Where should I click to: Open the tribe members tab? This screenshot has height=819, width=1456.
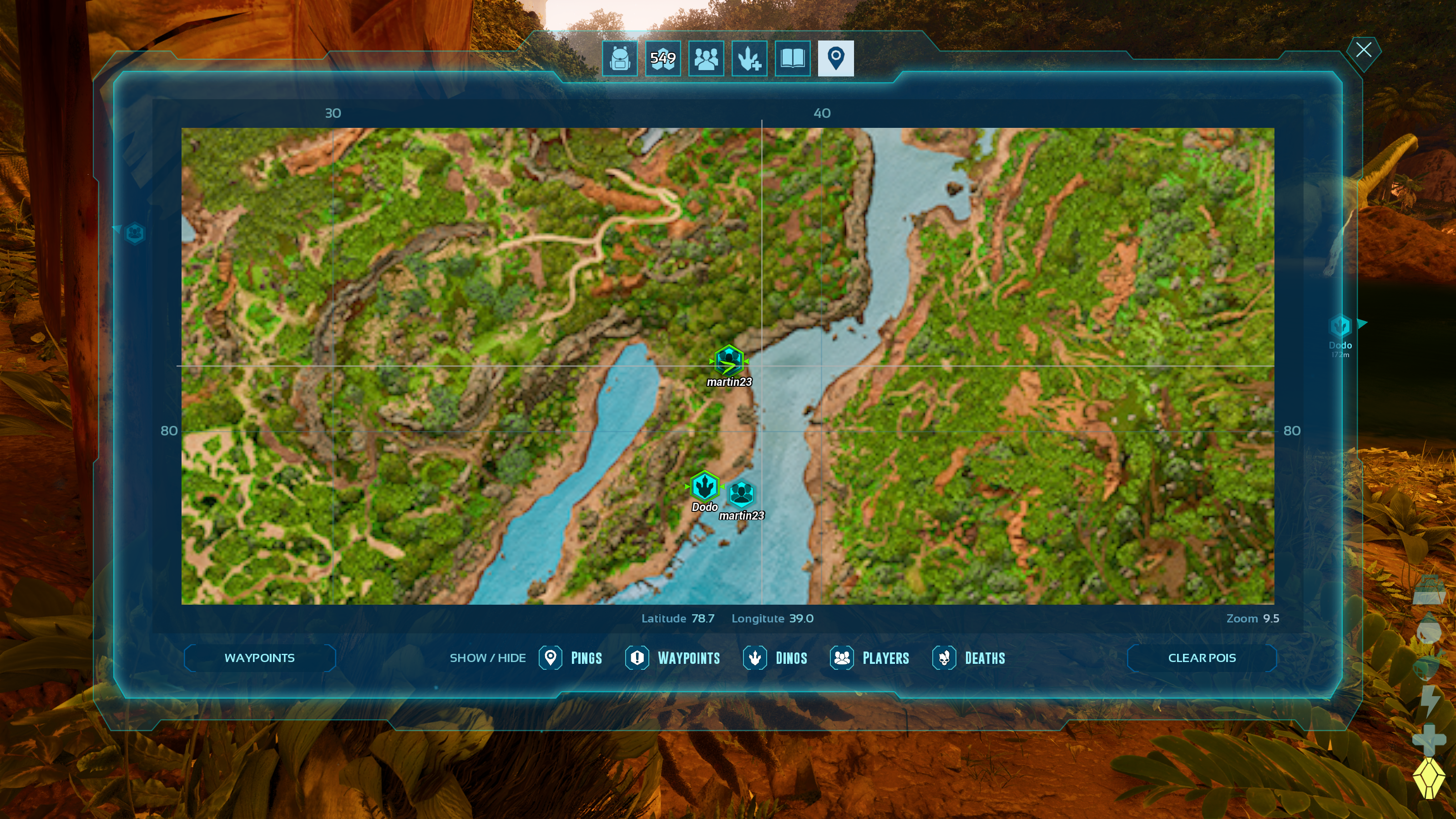point(706,58)
